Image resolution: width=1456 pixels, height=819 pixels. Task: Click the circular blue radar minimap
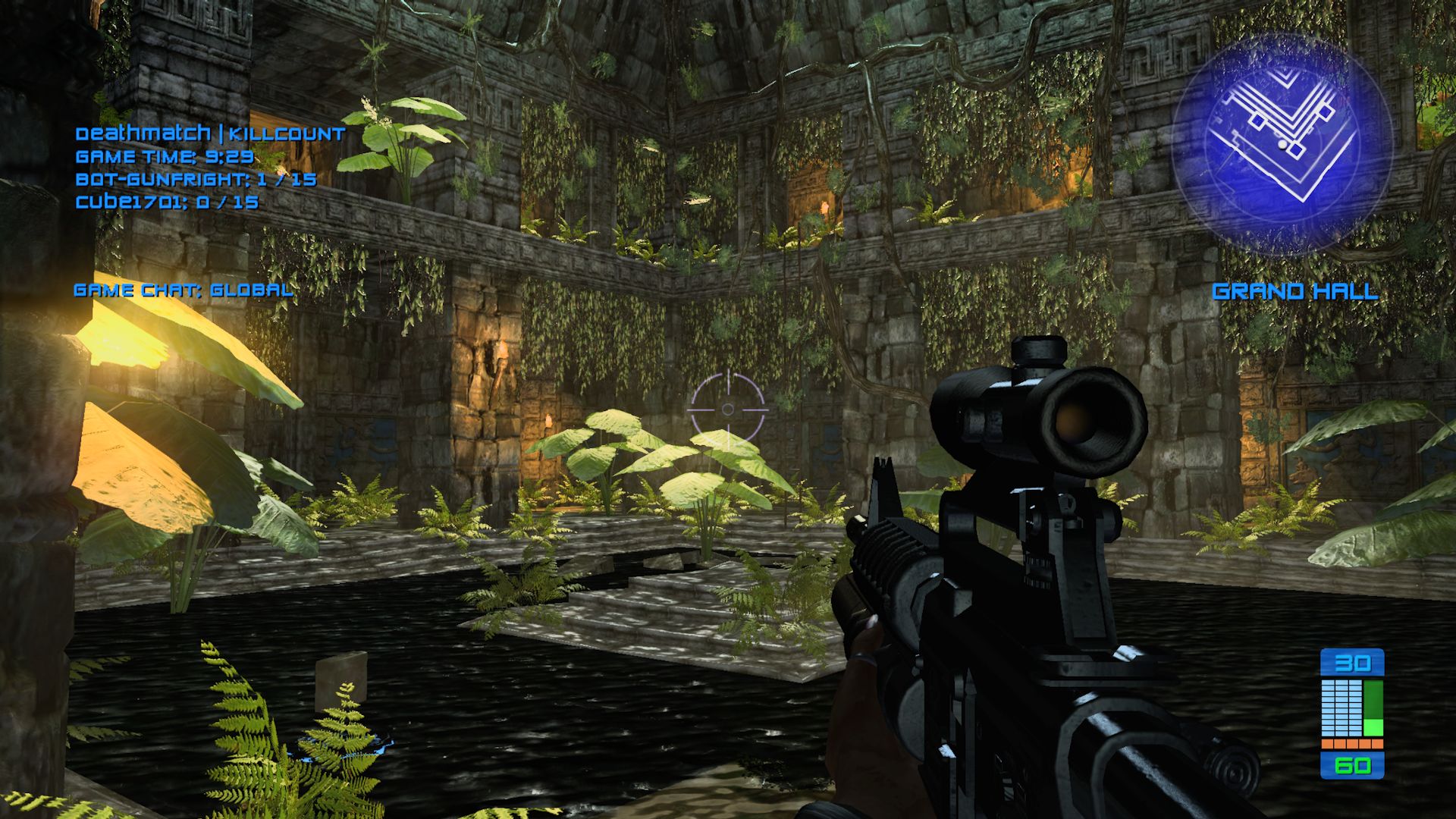point(1282,144)
